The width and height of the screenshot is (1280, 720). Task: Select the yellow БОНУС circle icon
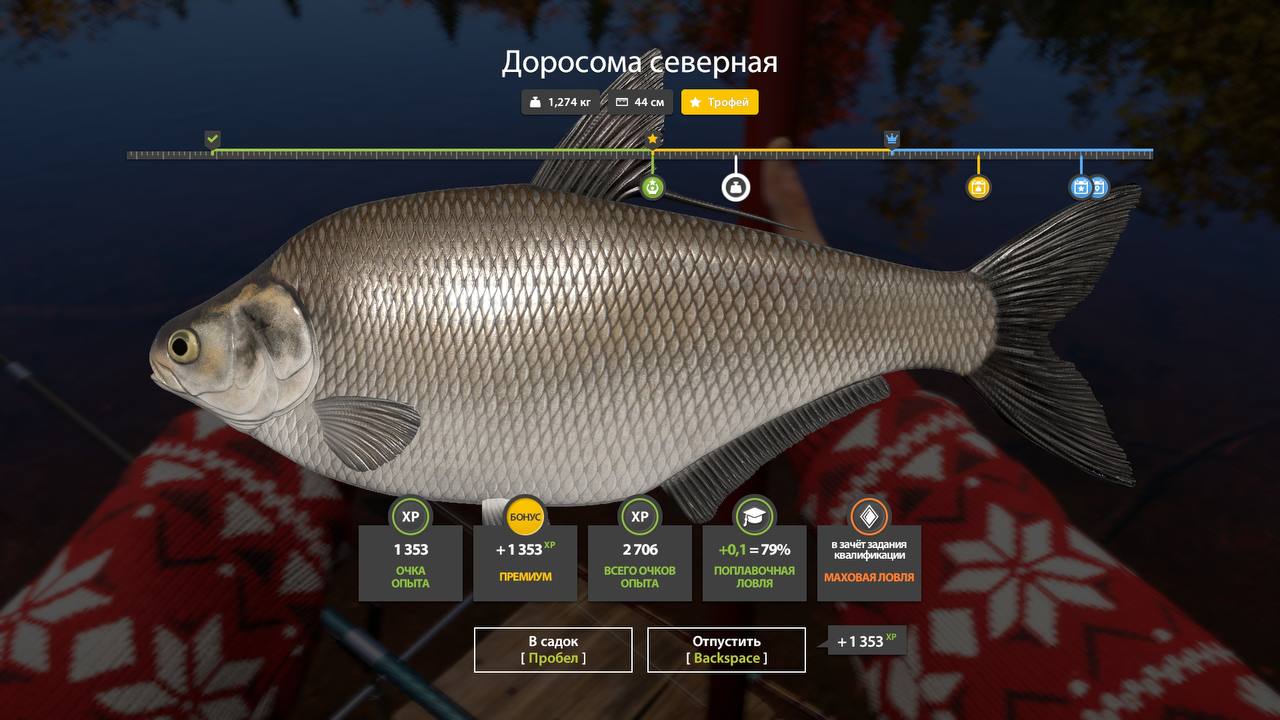pyautogui.click(x=524, y=517)
